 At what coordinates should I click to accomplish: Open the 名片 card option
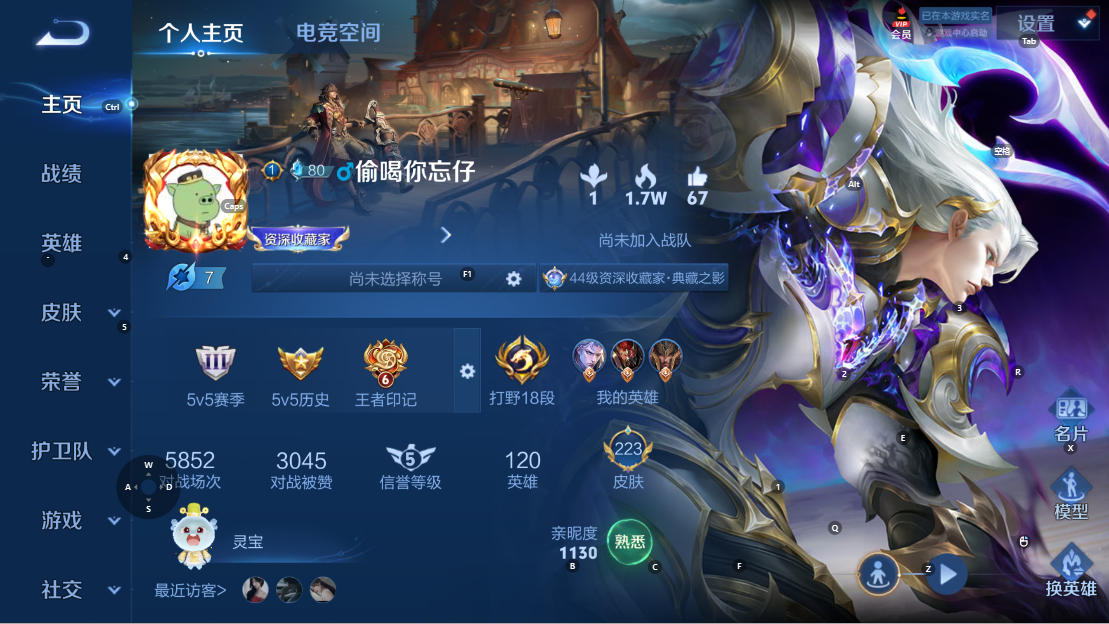pos(1071,418)
